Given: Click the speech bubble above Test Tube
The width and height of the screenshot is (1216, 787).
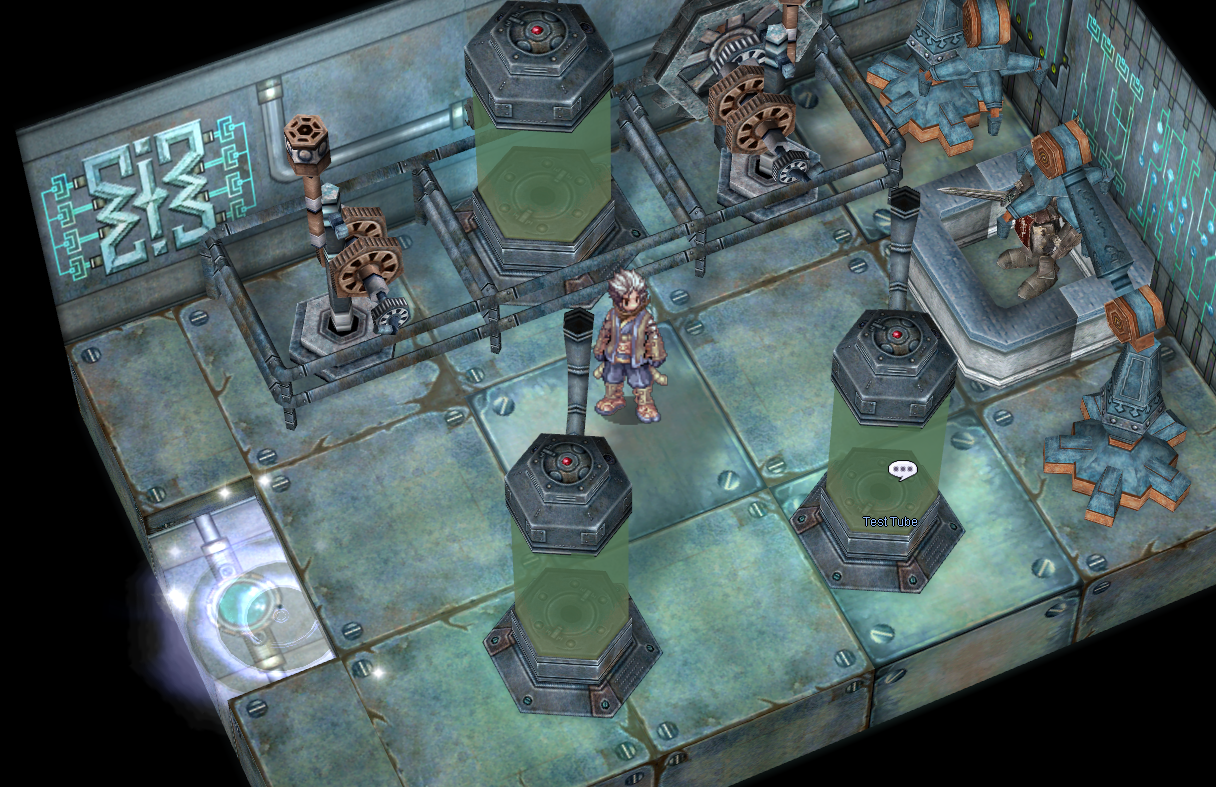Looking at the screenshot, I should pyautogui.click(x=902, y=469).
